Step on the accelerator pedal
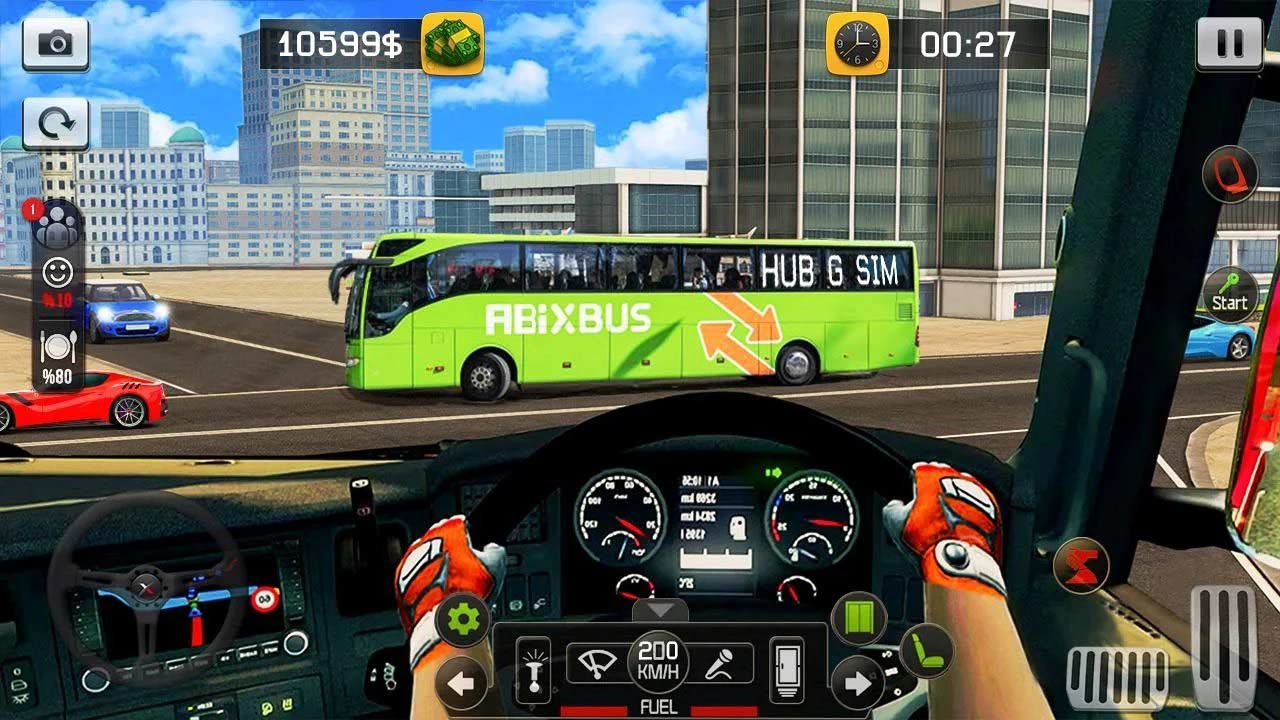The image size is (1280, 720). [1222, 646]
